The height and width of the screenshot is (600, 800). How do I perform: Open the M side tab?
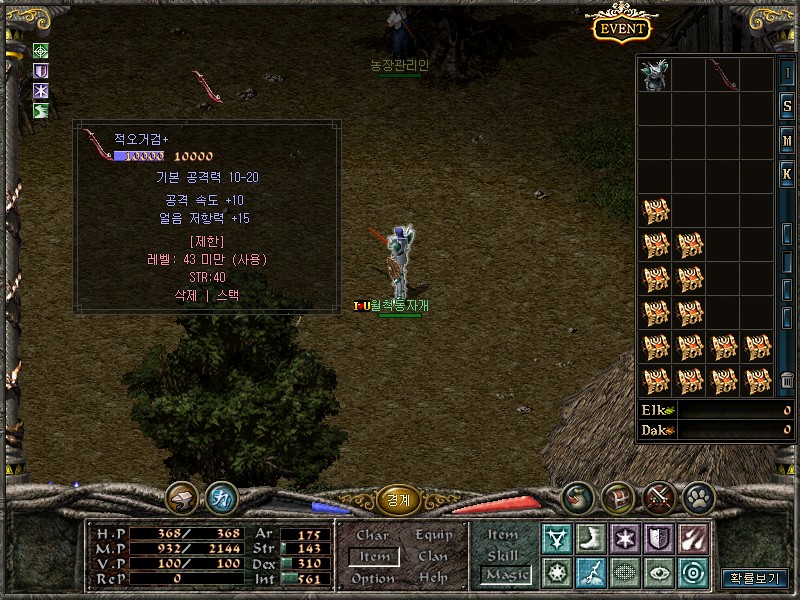click(787, 141)
